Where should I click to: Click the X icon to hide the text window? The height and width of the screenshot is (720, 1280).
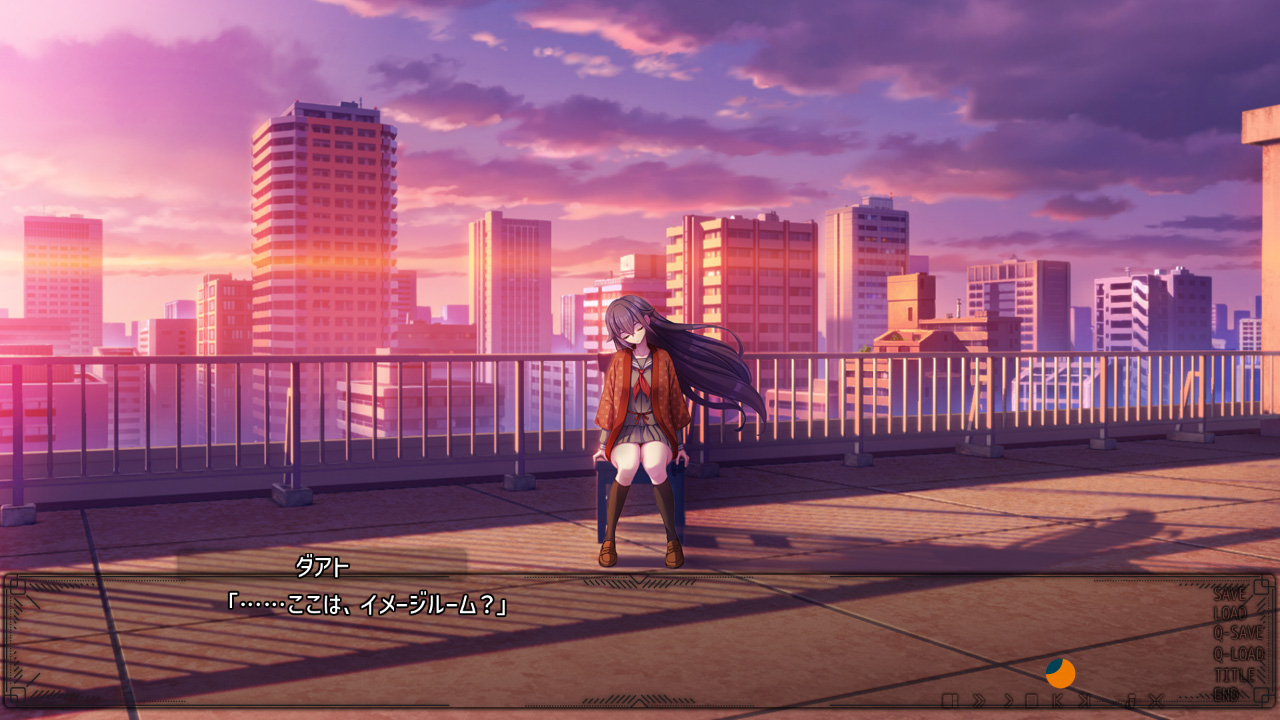click(x=1157, y=700)
